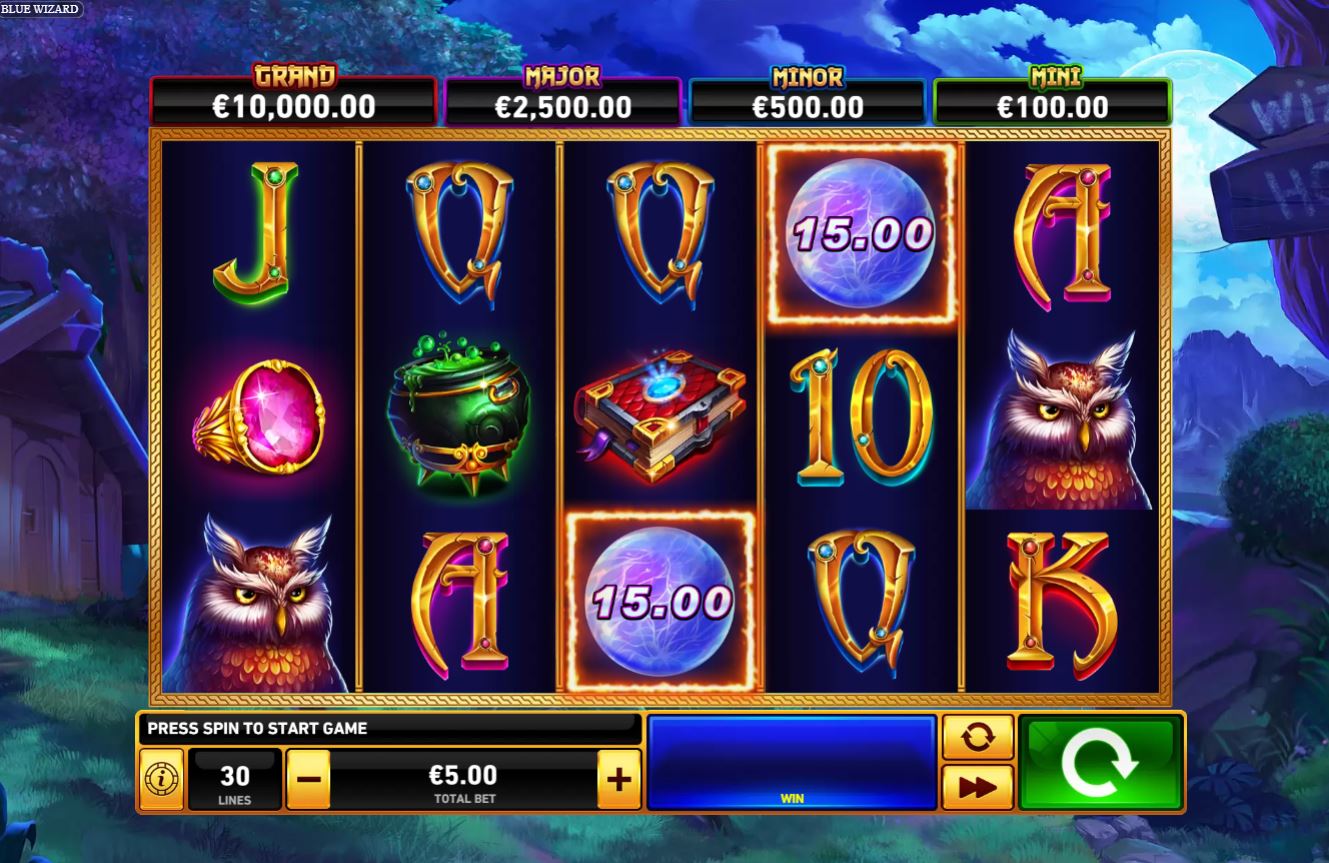This screenshot has height=863, width=1329.
Task: Open the paytable info button
Action: tap(161, 779)
